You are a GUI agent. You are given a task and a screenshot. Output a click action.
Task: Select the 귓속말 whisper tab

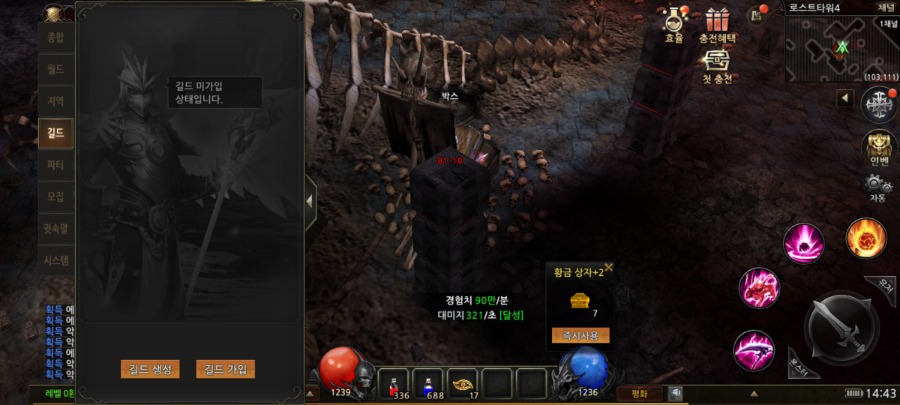56,228
